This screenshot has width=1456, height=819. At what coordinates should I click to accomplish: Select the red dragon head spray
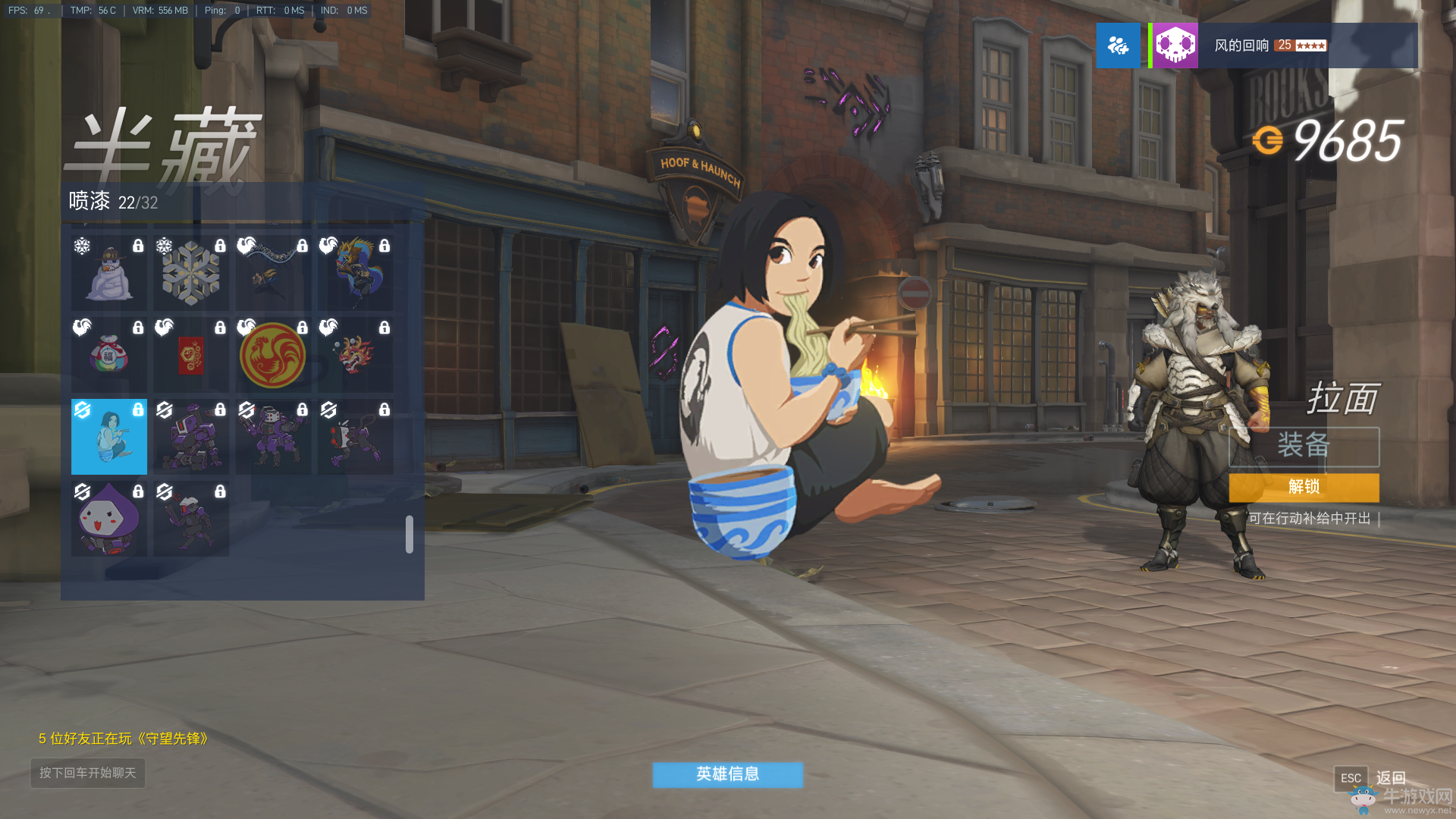click(355, 355)
